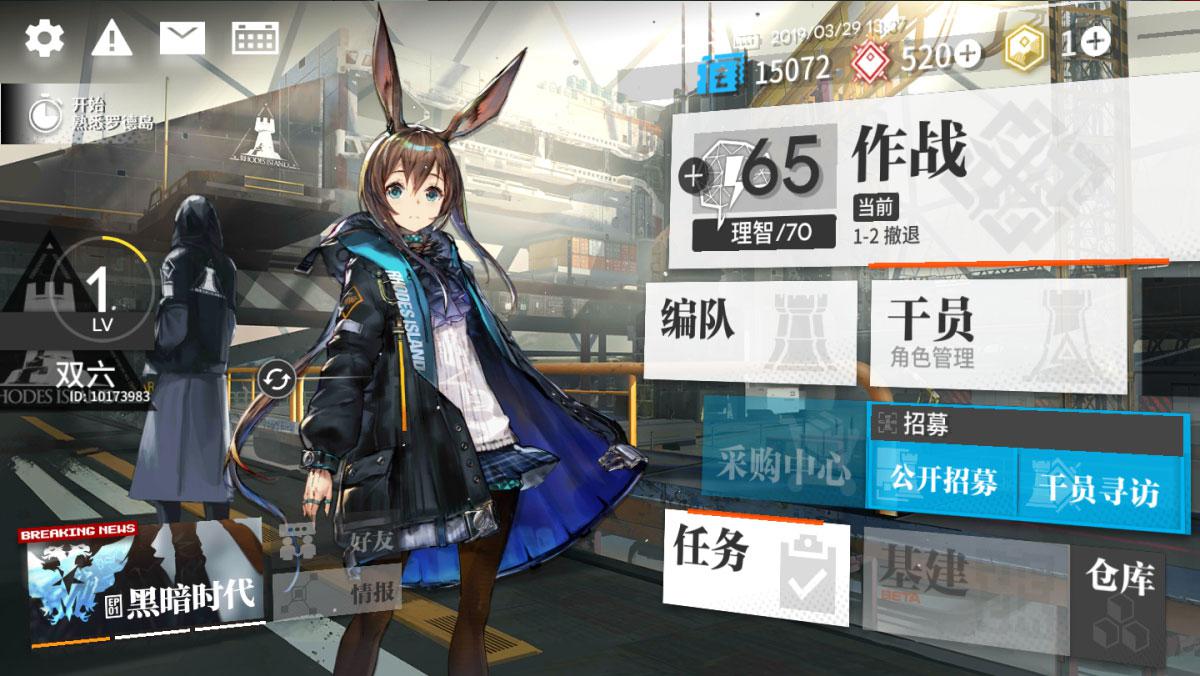Open the warning triangle notice icon
The image size is (1200, 676).
pos(112,39)
